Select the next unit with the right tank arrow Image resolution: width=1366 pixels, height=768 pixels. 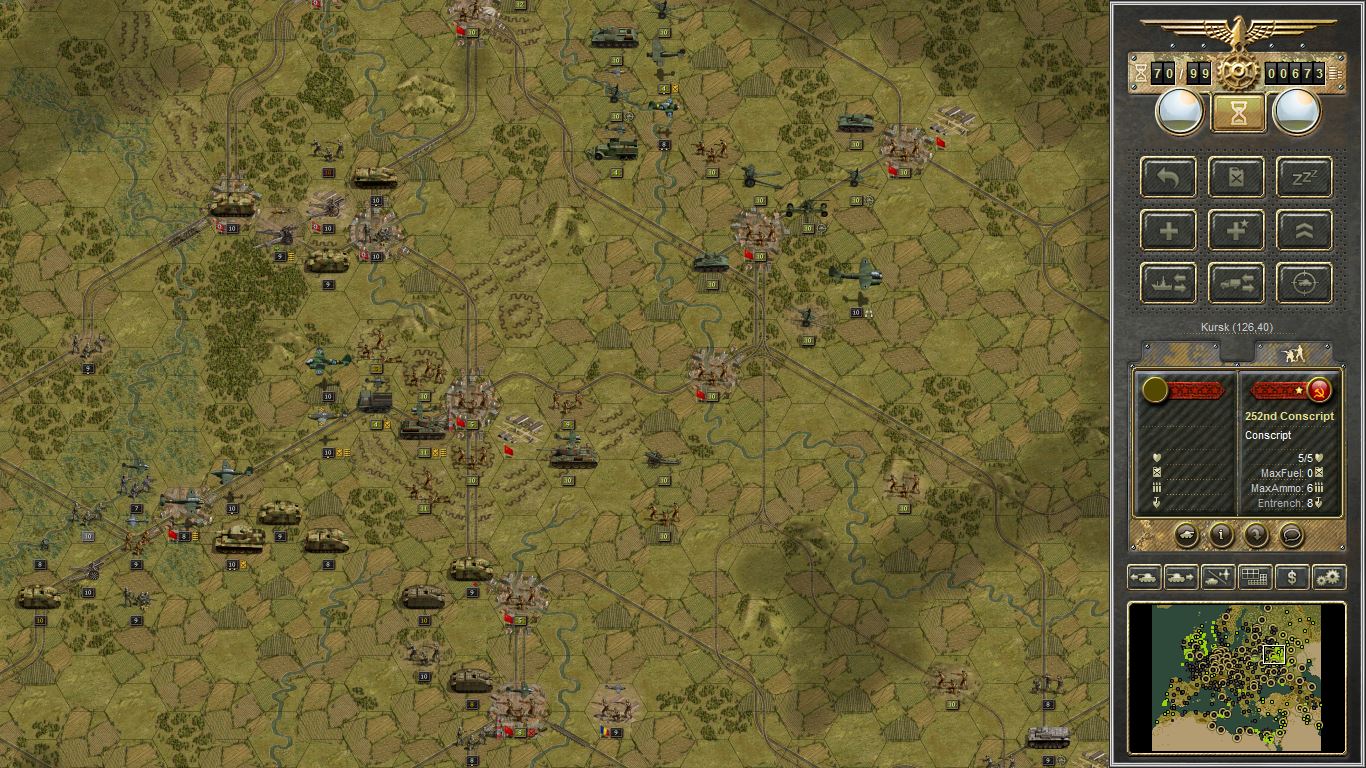coord(1181,577)
